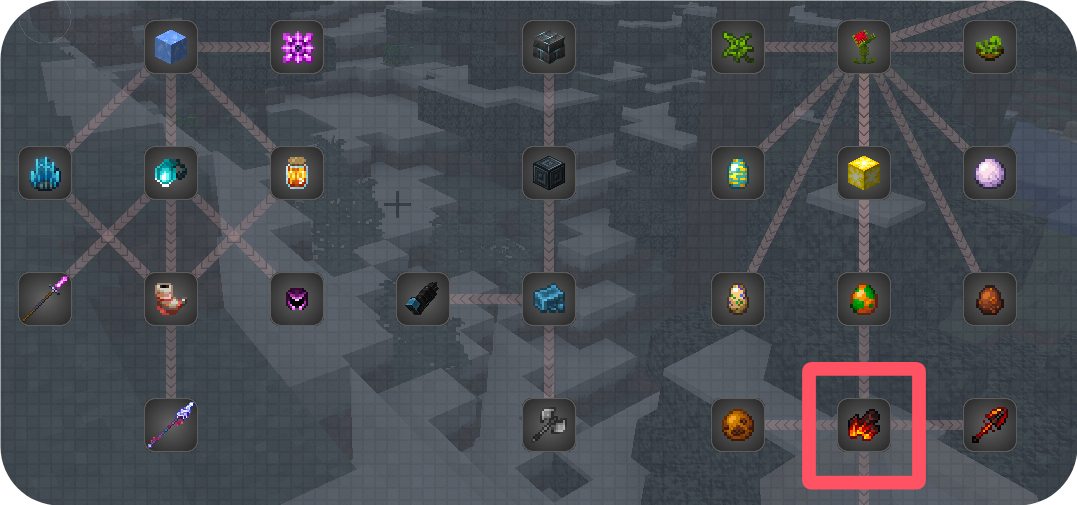Screen dimensions: 1077x505
Task: Select the round brown cookie-like orb node
Action: pos(738,425)
